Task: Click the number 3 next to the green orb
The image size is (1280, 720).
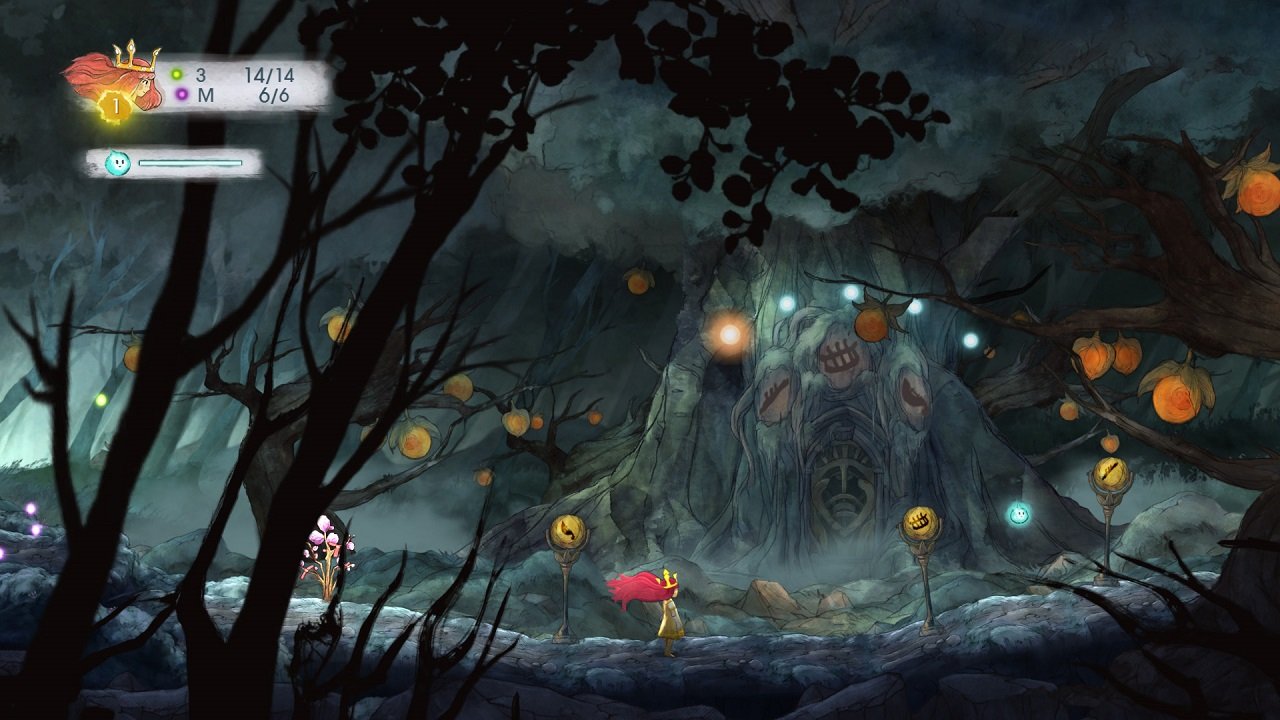Action: [x=201, y=75]
